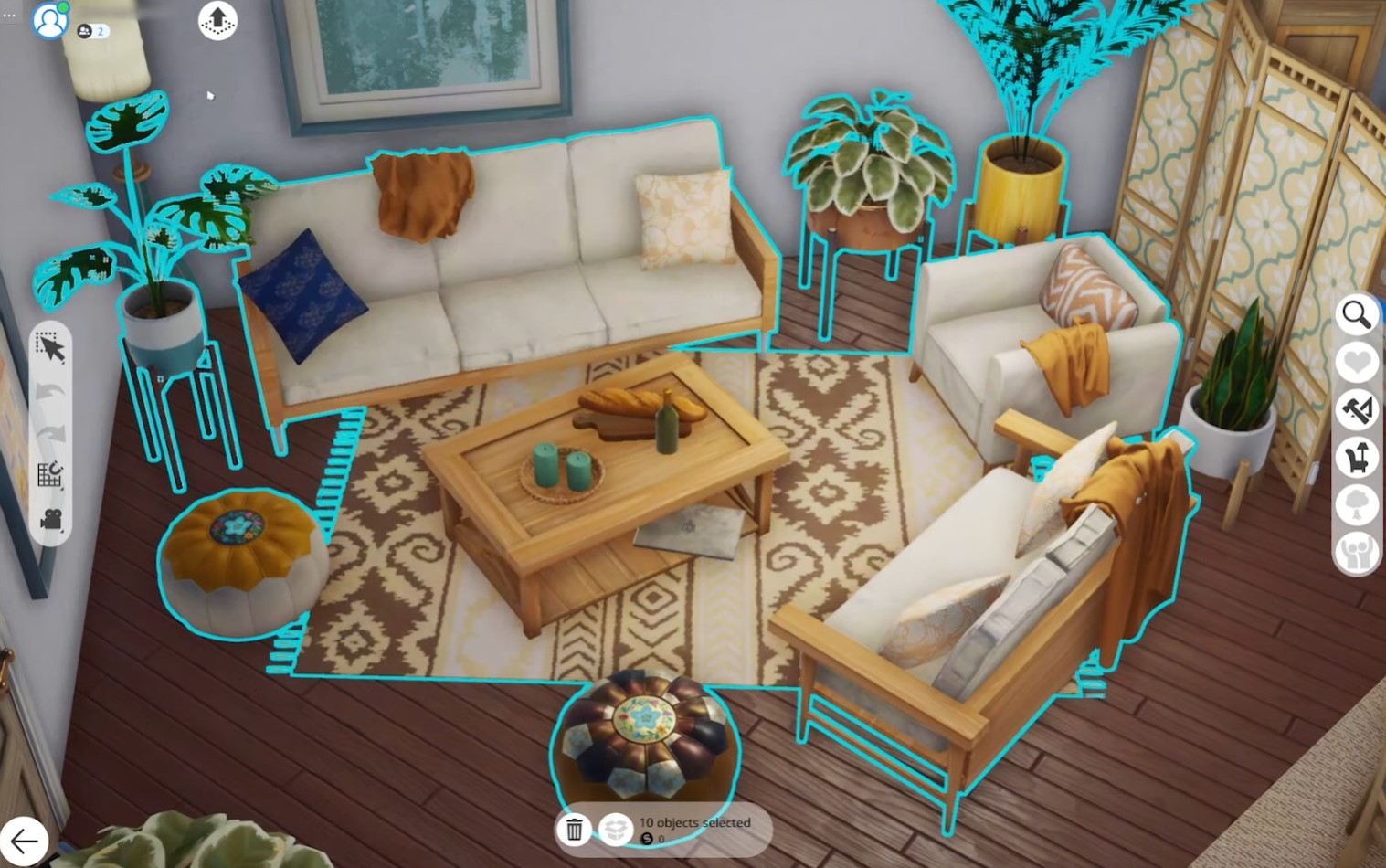Toggle the favorites heart filter

click(1357, 362)
